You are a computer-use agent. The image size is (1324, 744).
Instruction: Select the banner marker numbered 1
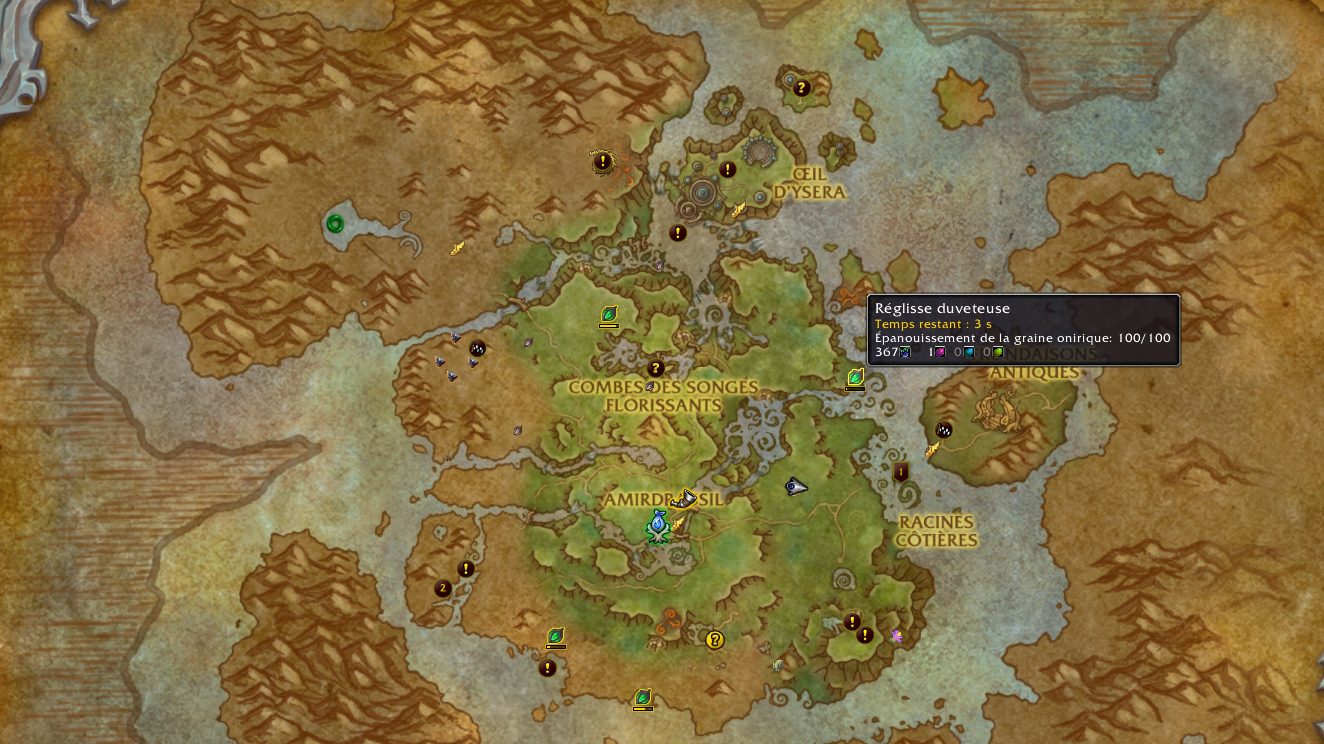click(x=901, y=472)
